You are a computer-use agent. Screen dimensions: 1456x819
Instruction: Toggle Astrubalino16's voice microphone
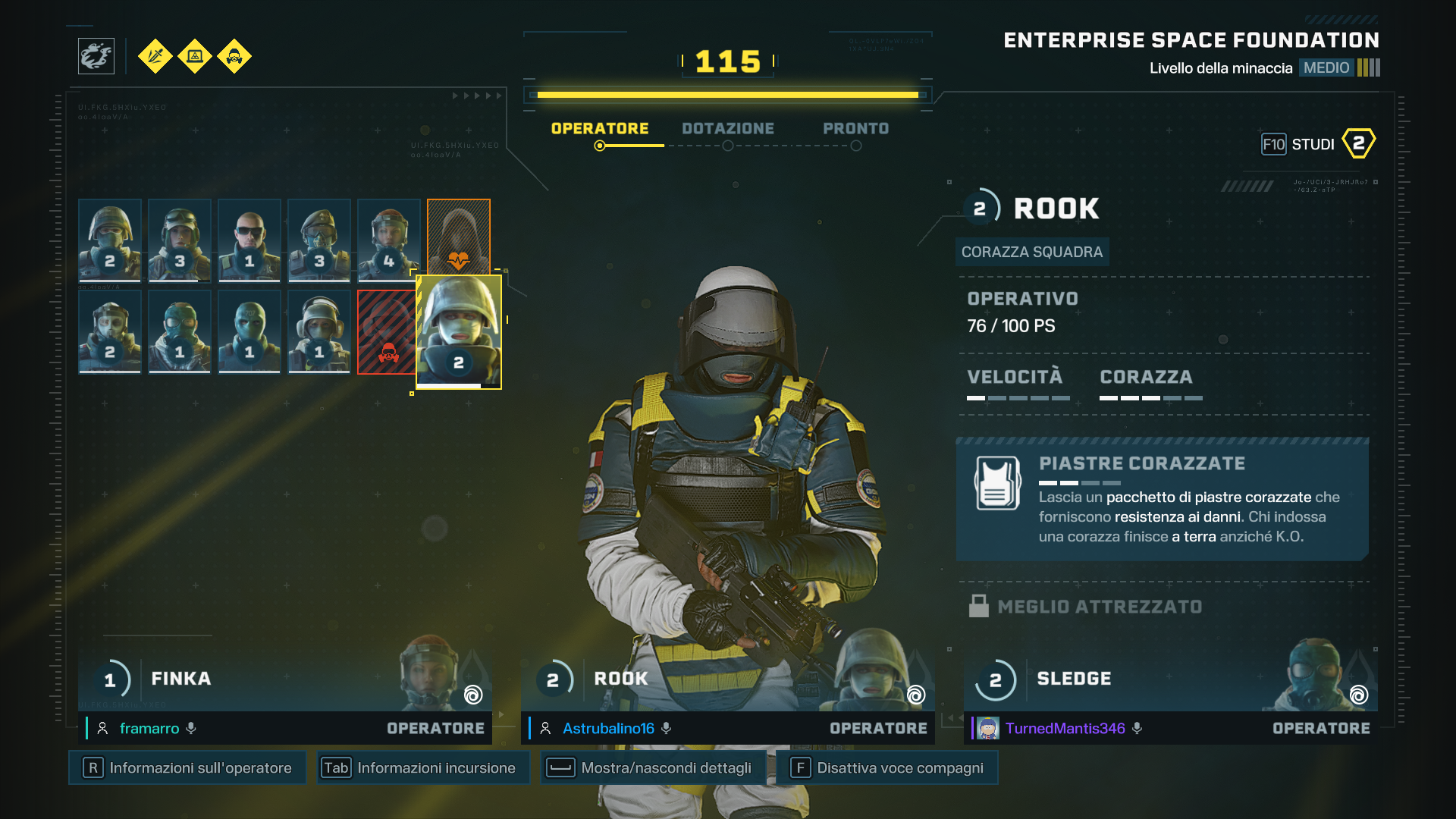tap(667, 728)
